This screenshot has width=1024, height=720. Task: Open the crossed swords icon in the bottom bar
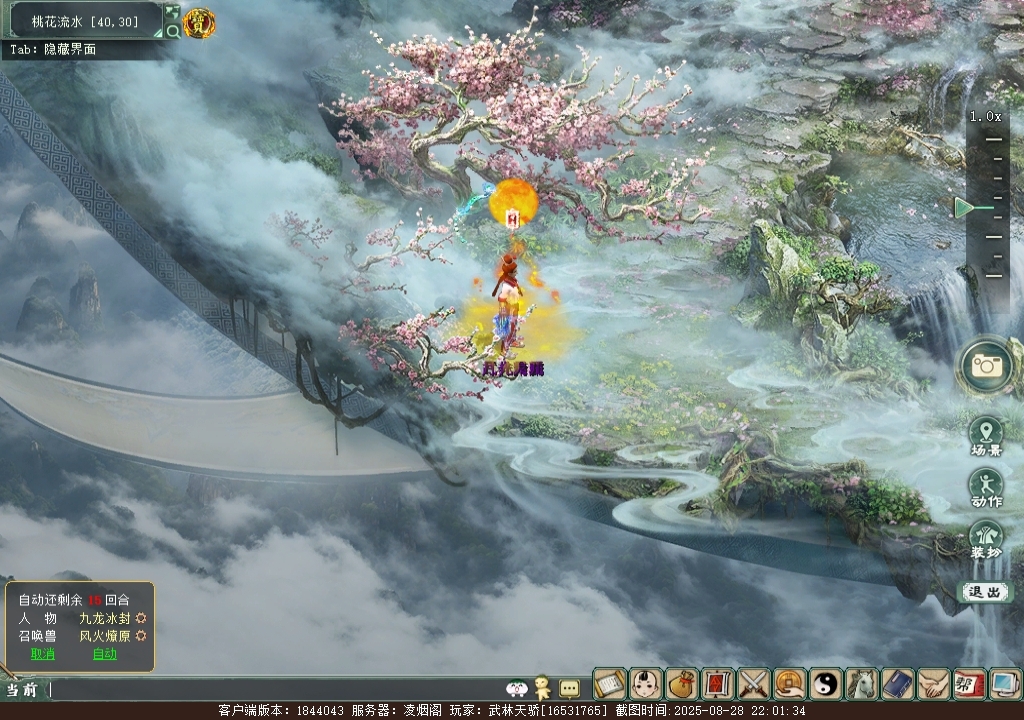click(x=754, y=685)
